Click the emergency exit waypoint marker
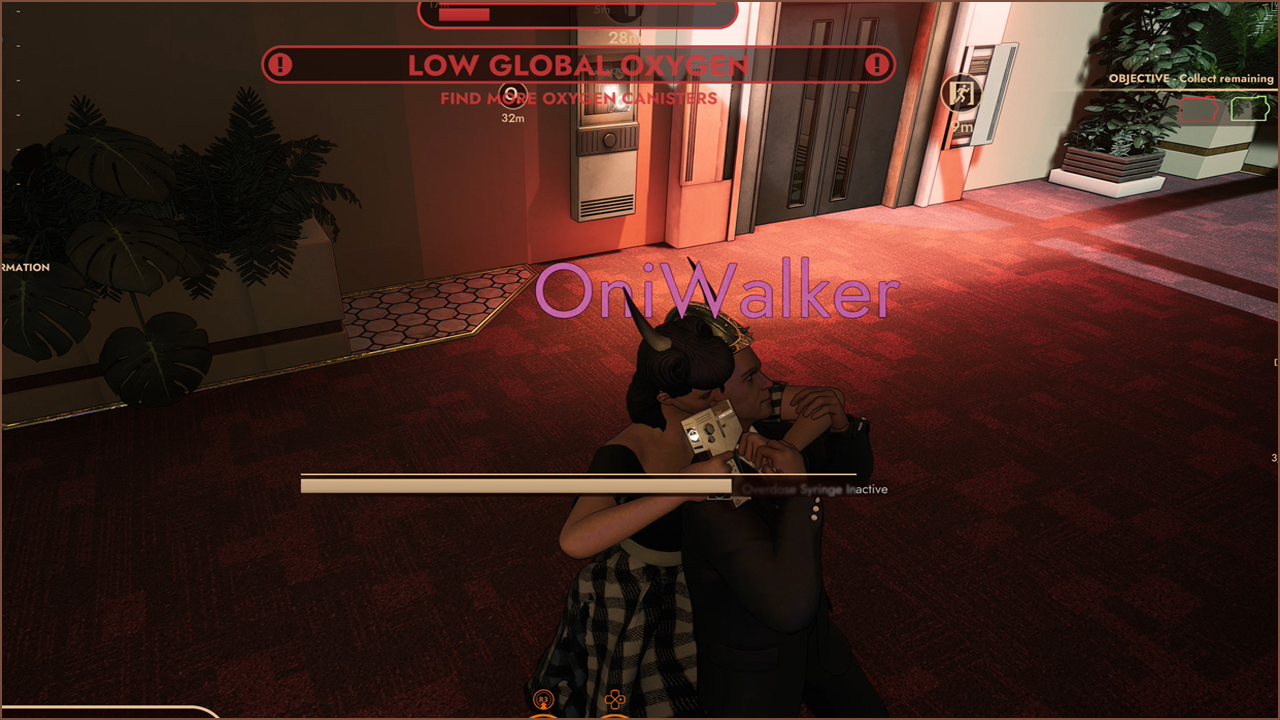 961,95
